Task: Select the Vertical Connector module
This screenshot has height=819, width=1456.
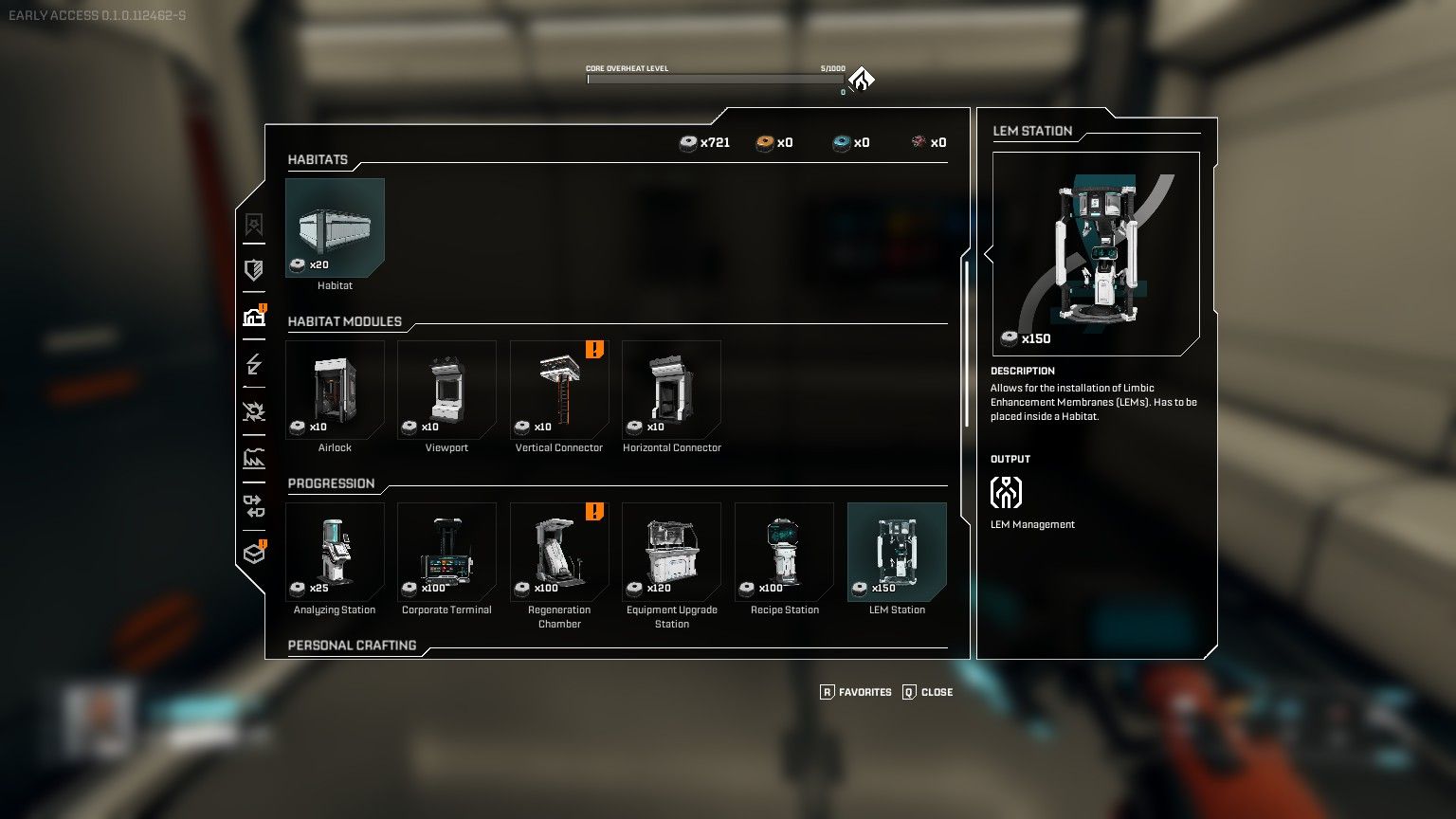Action: point(559,390)
